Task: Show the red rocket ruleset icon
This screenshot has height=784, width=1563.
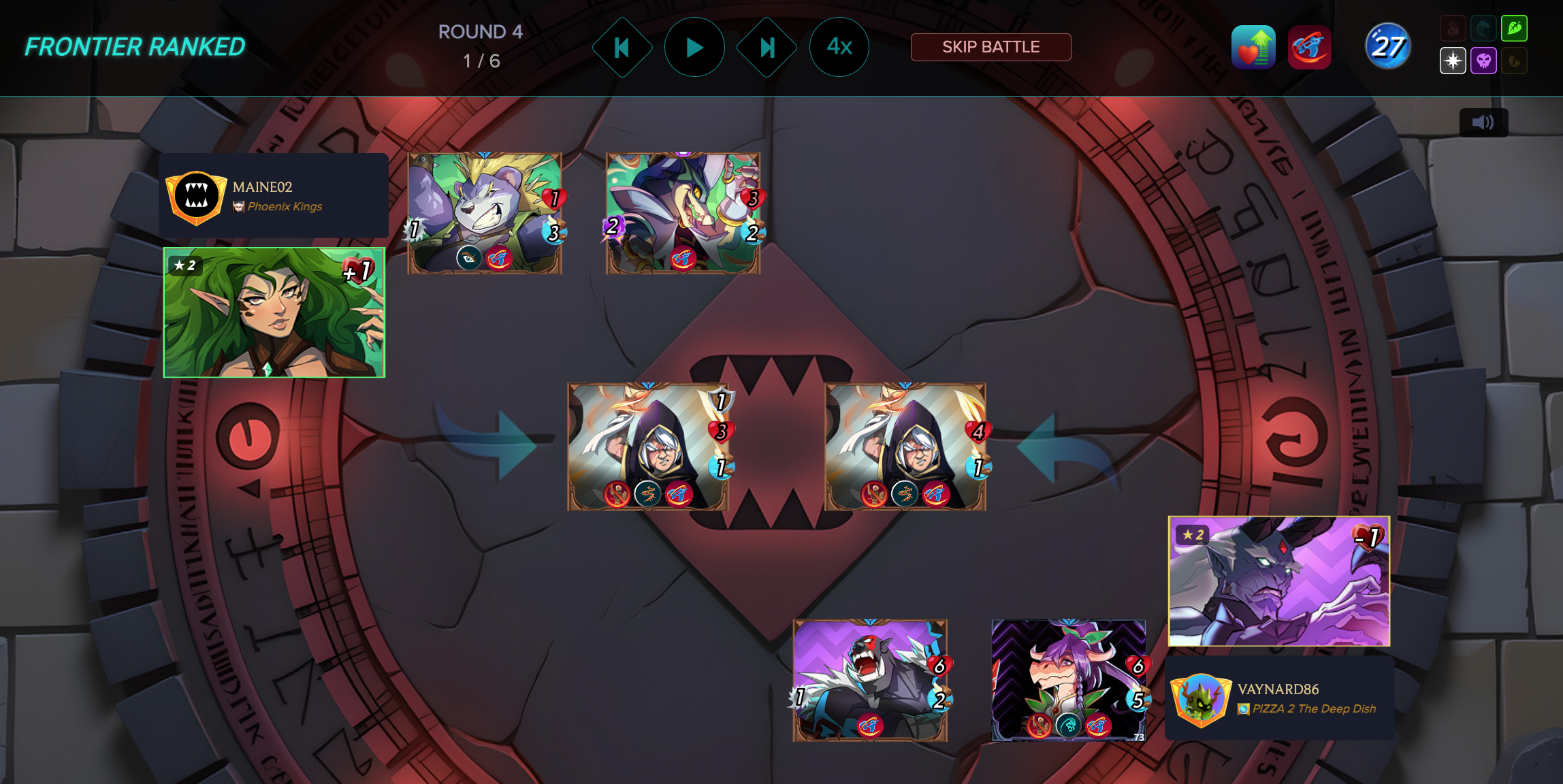Action: [x=1309, y=48]
